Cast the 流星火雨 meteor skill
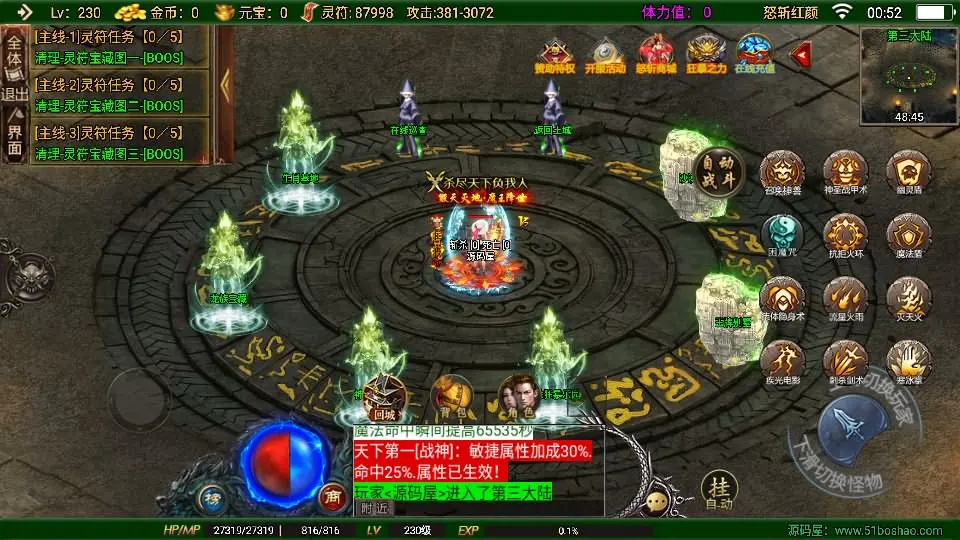The width and height of the screenshot is (960, 540). click(x=846, y=299)
